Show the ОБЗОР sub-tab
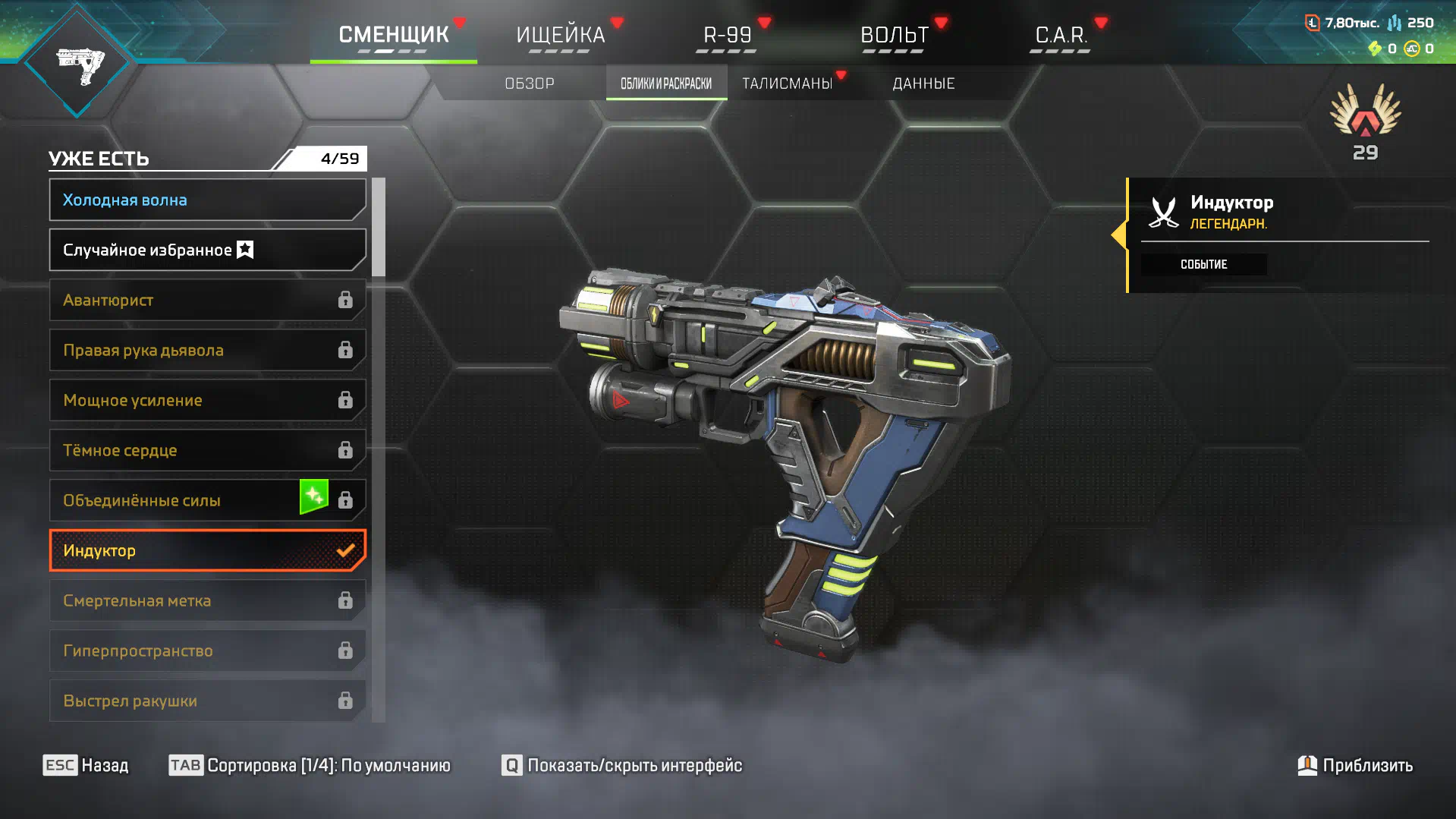Screen dimensions: 1456x819 [x=530, y=83]
